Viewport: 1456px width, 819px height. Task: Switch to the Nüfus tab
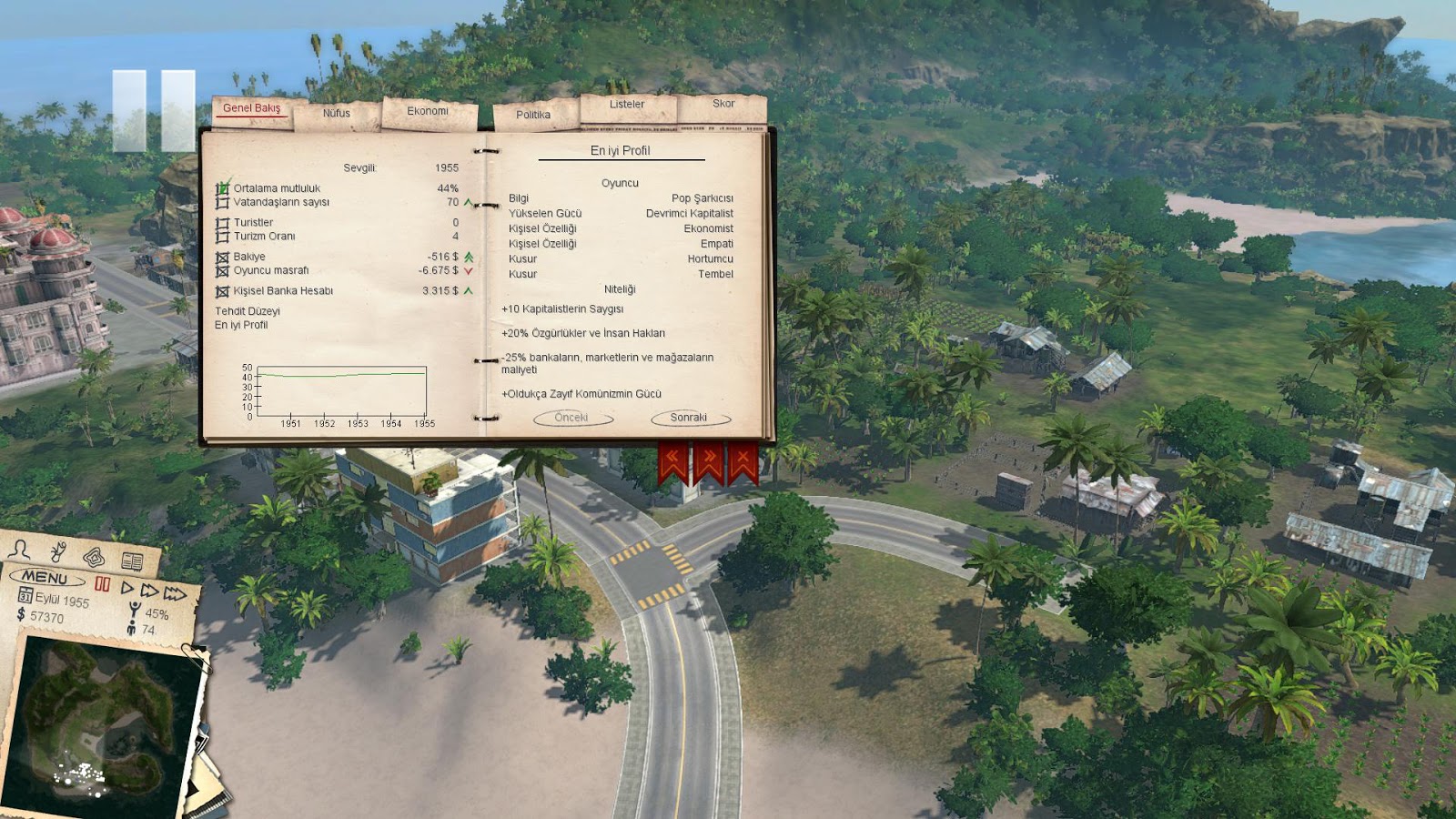[x=336, y=114]
